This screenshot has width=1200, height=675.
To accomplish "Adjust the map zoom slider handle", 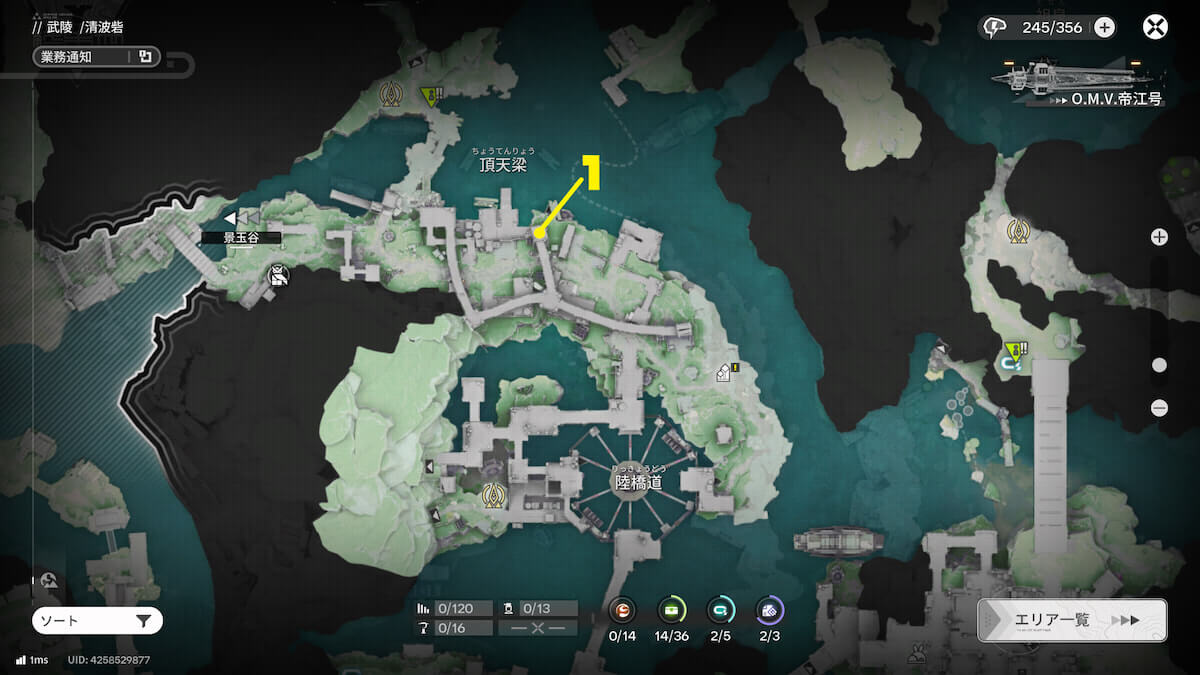I will pos(1159,365).
